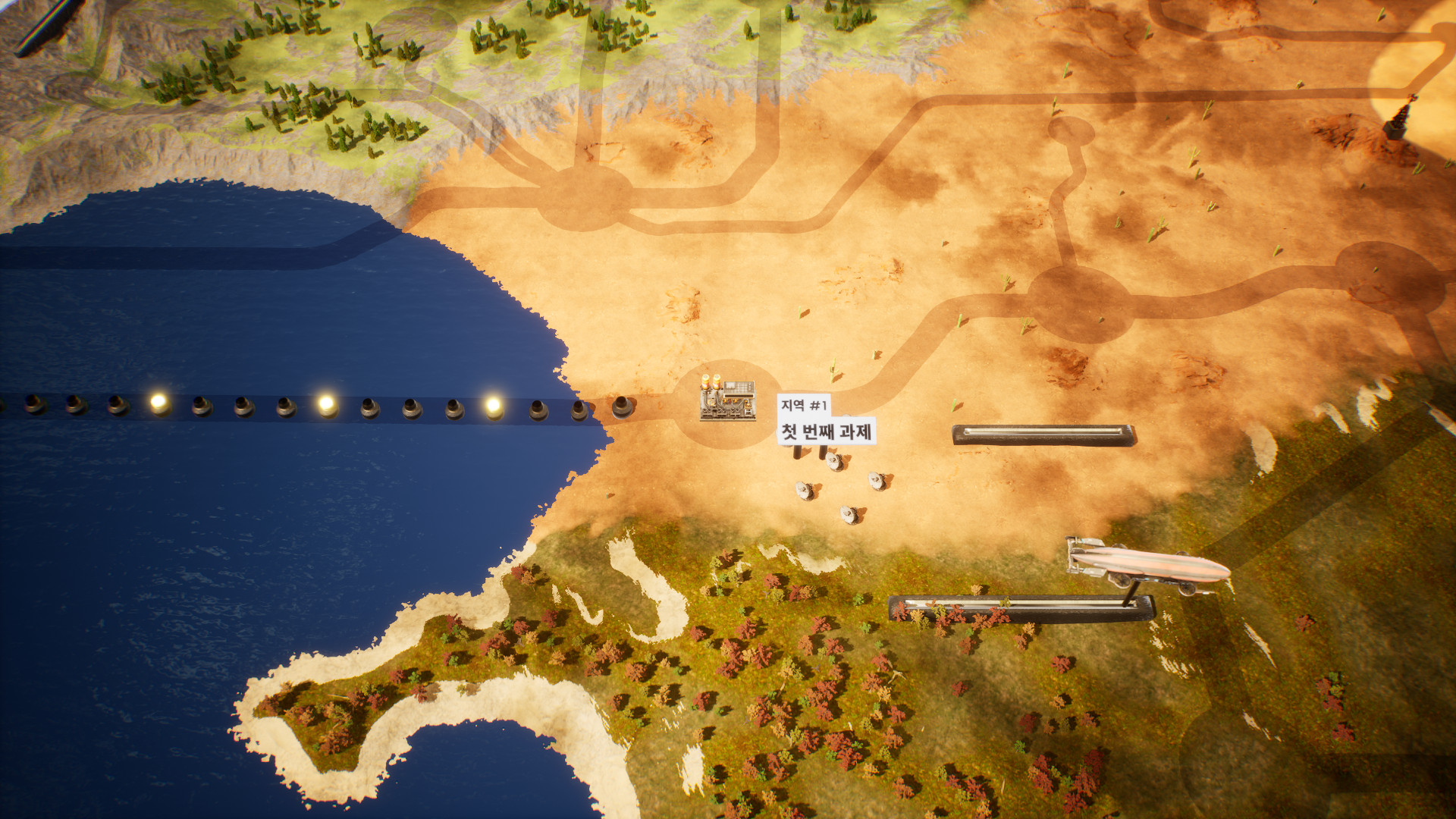Viewport: 1456px width, 819px height.
Task: Click the 지역 #1 region tag
Action: point(803,405)
